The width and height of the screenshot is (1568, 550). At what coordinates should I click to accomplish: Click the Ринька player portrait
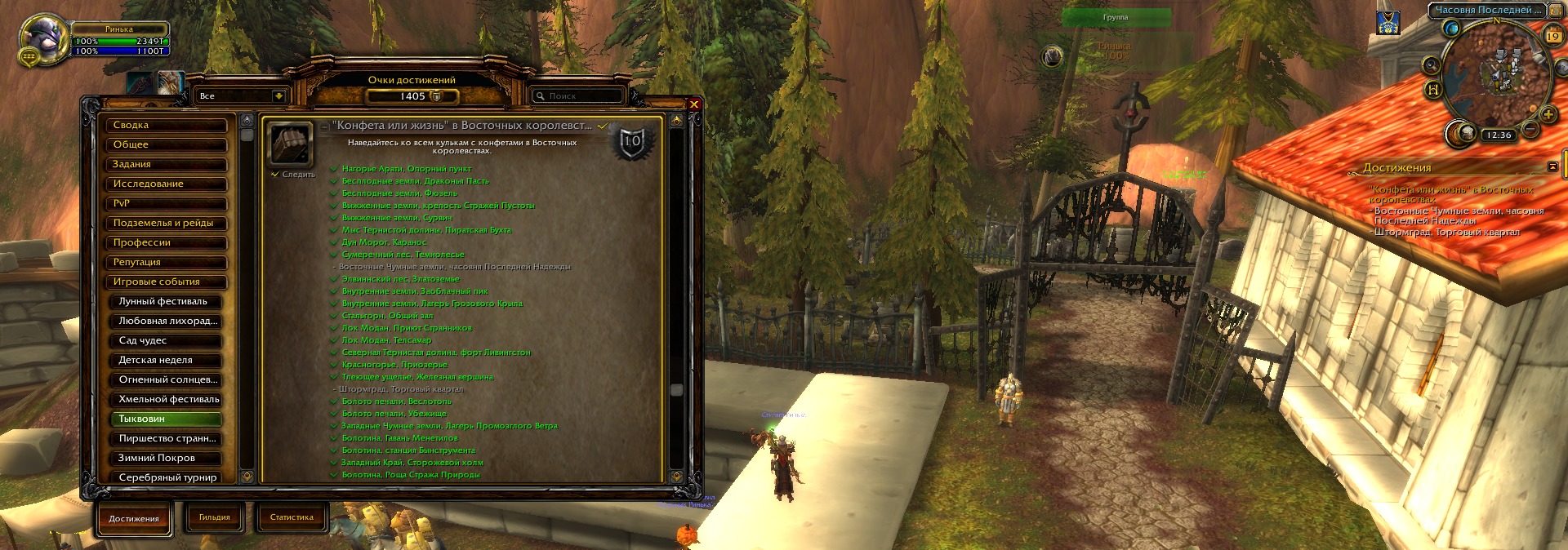point(43,39)
